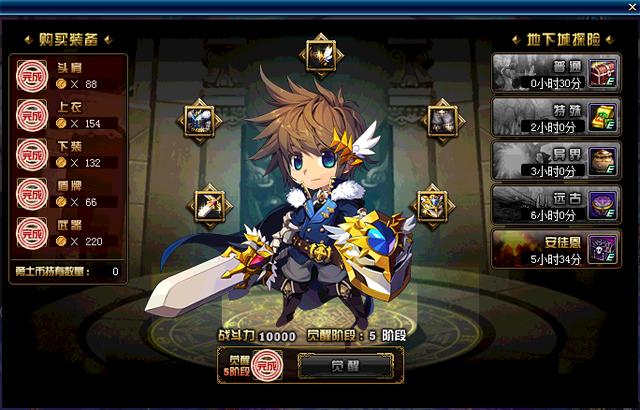This screenshot has width=640, height=410.
Task: Select the 头肩 shoulder equipment purchase row
Action: point(68,76)
